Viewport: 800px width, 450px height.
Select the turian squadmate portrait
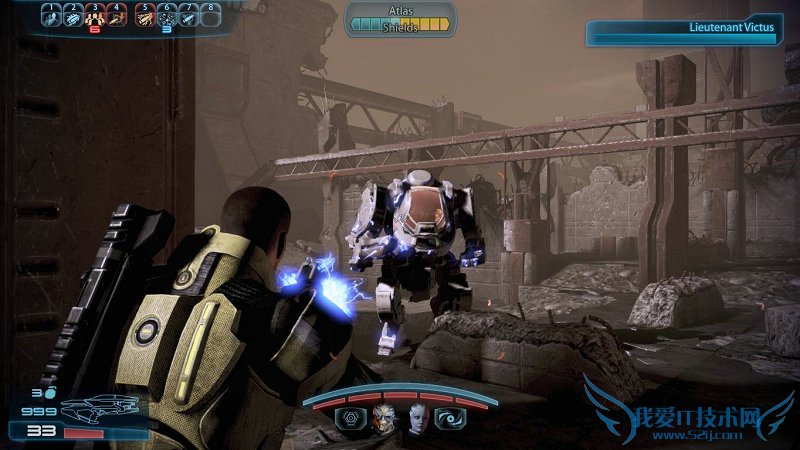pyautogui.click(x=384, y=419)
